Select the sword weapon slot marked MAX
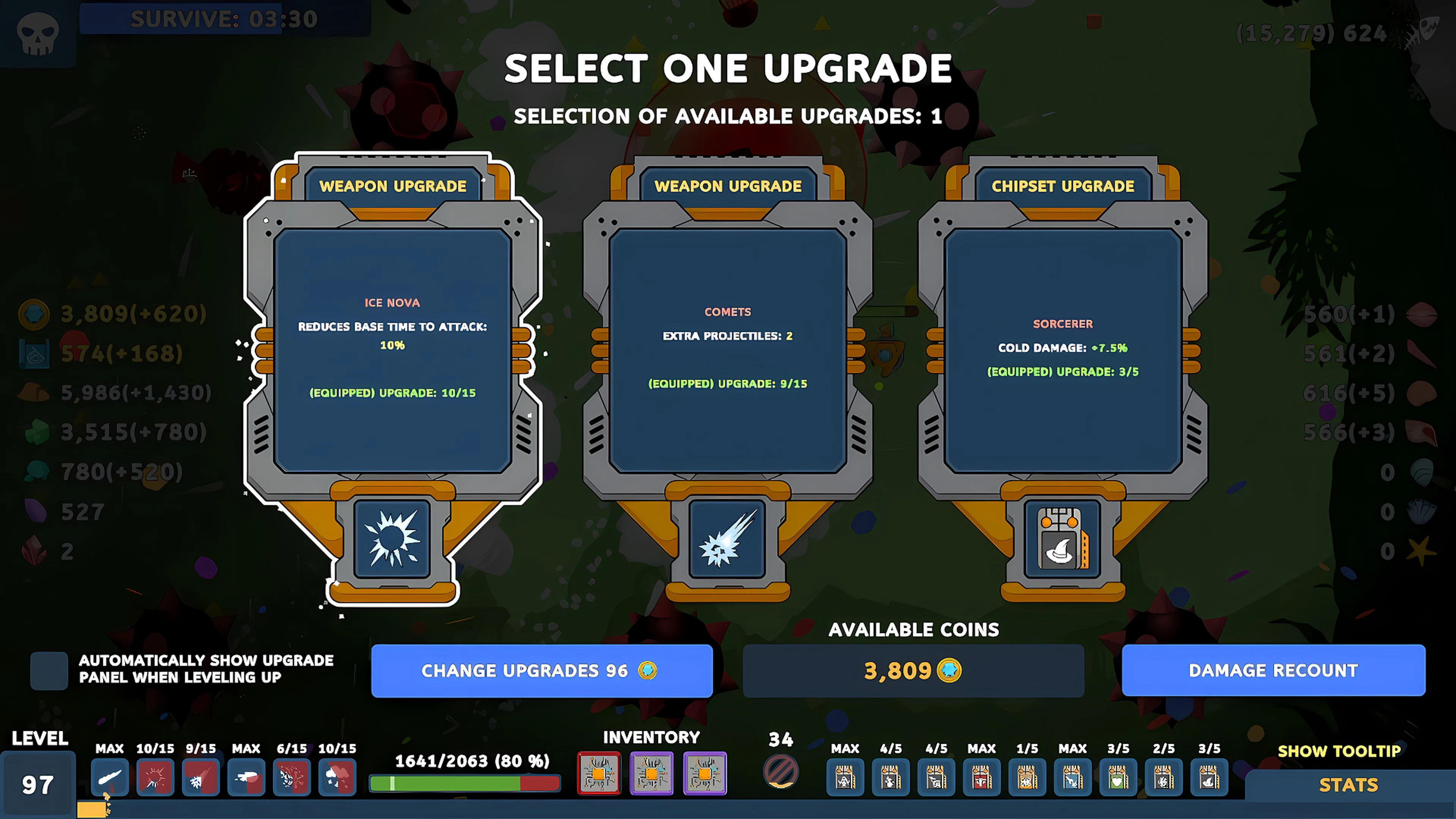The height and width of the screenshot is (819, 1456). [x=110, y=778]
